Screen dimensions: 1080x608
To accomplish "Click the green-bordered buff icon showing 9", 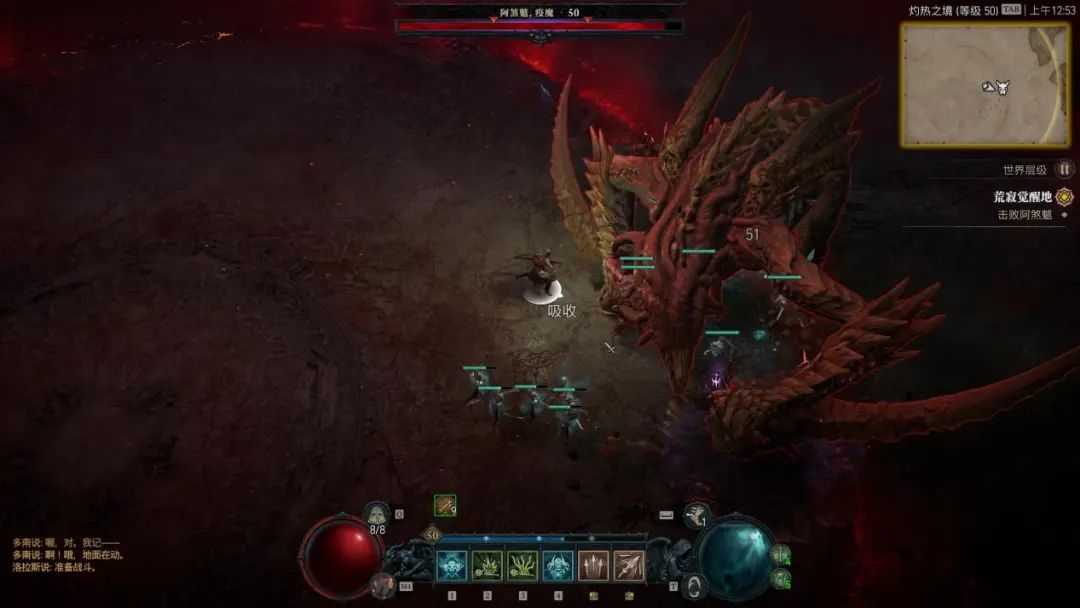I will pos(445,506).
